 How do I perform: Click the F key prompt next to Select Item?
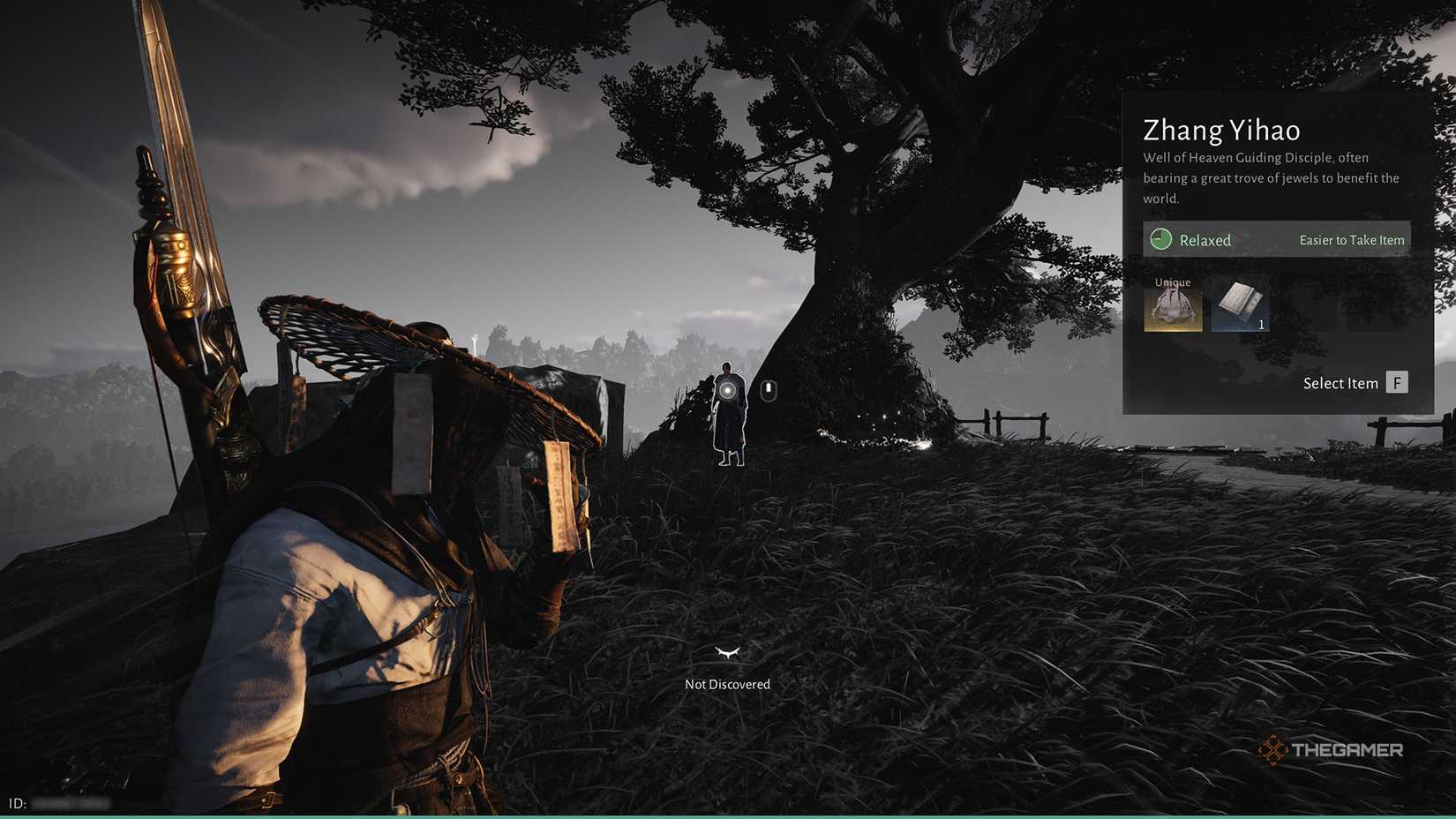(1397, 382)
